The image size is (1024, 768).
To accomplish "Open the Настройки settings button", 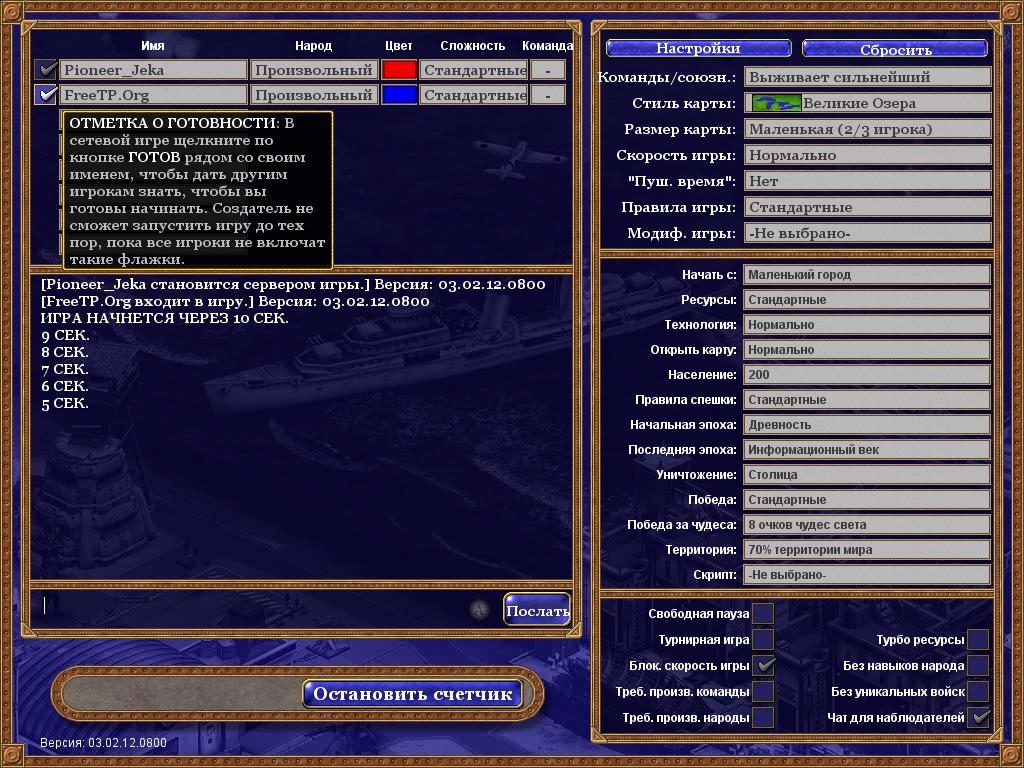I will (698, 48).
